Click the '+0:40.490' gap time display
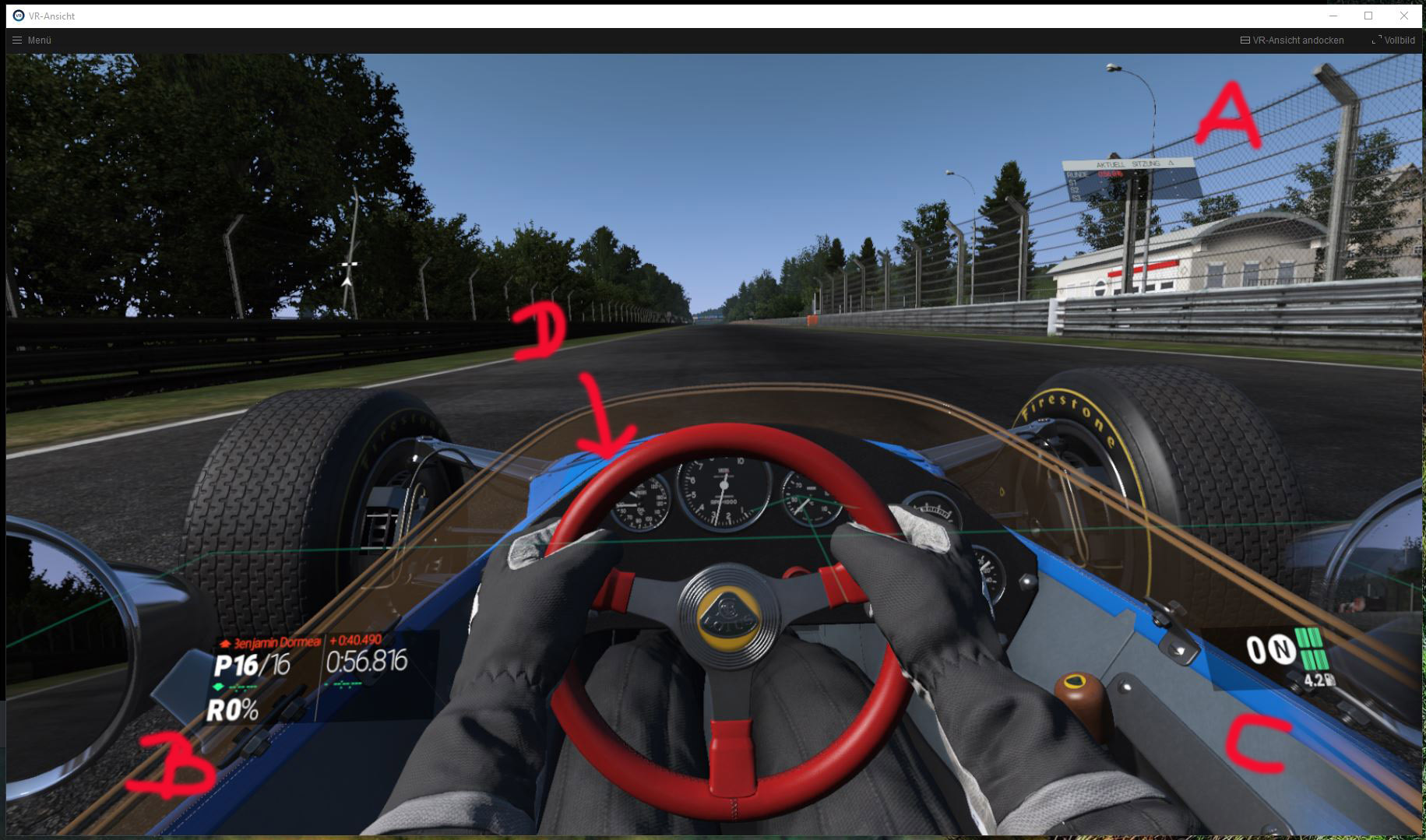The width and height of the screenshot is (1426, 840). (x=355, y=641)
